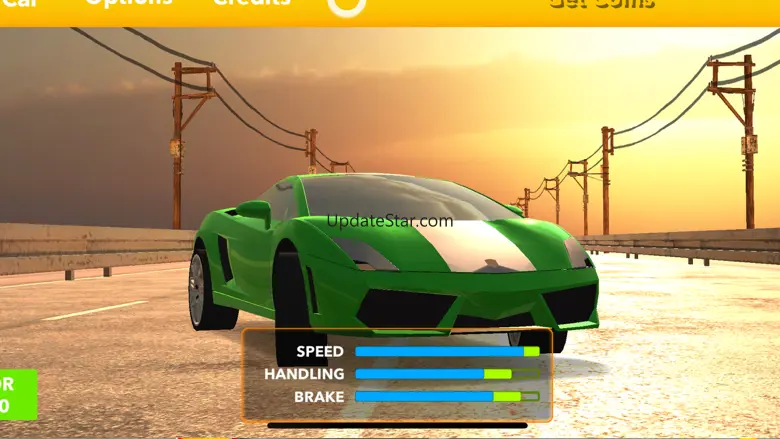Screen dimensions: 780x439
Task: Tap the Get Coins button
Action: [x=602, y=5]
